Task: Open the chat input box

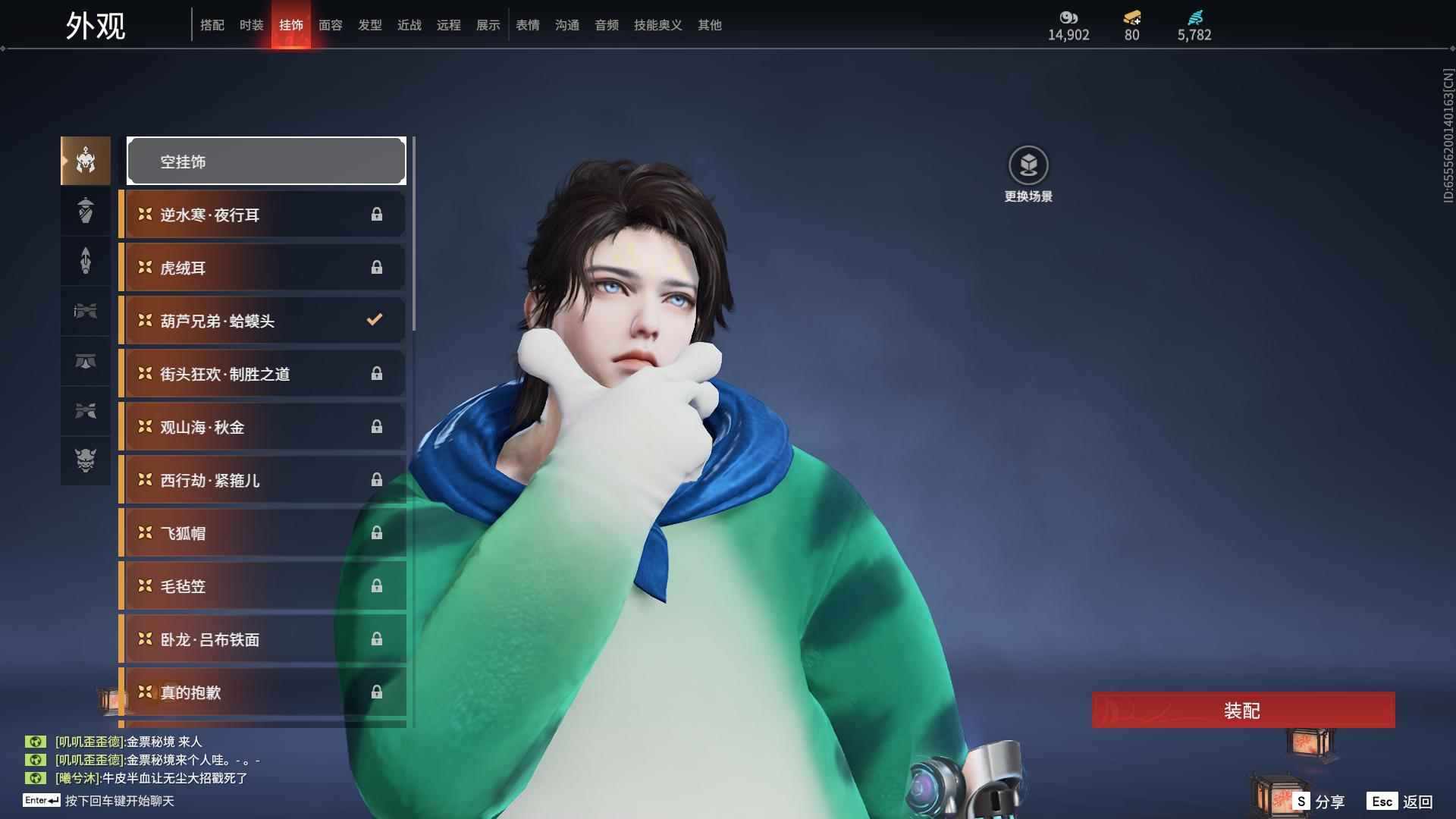Action: [x=119, y=801]
